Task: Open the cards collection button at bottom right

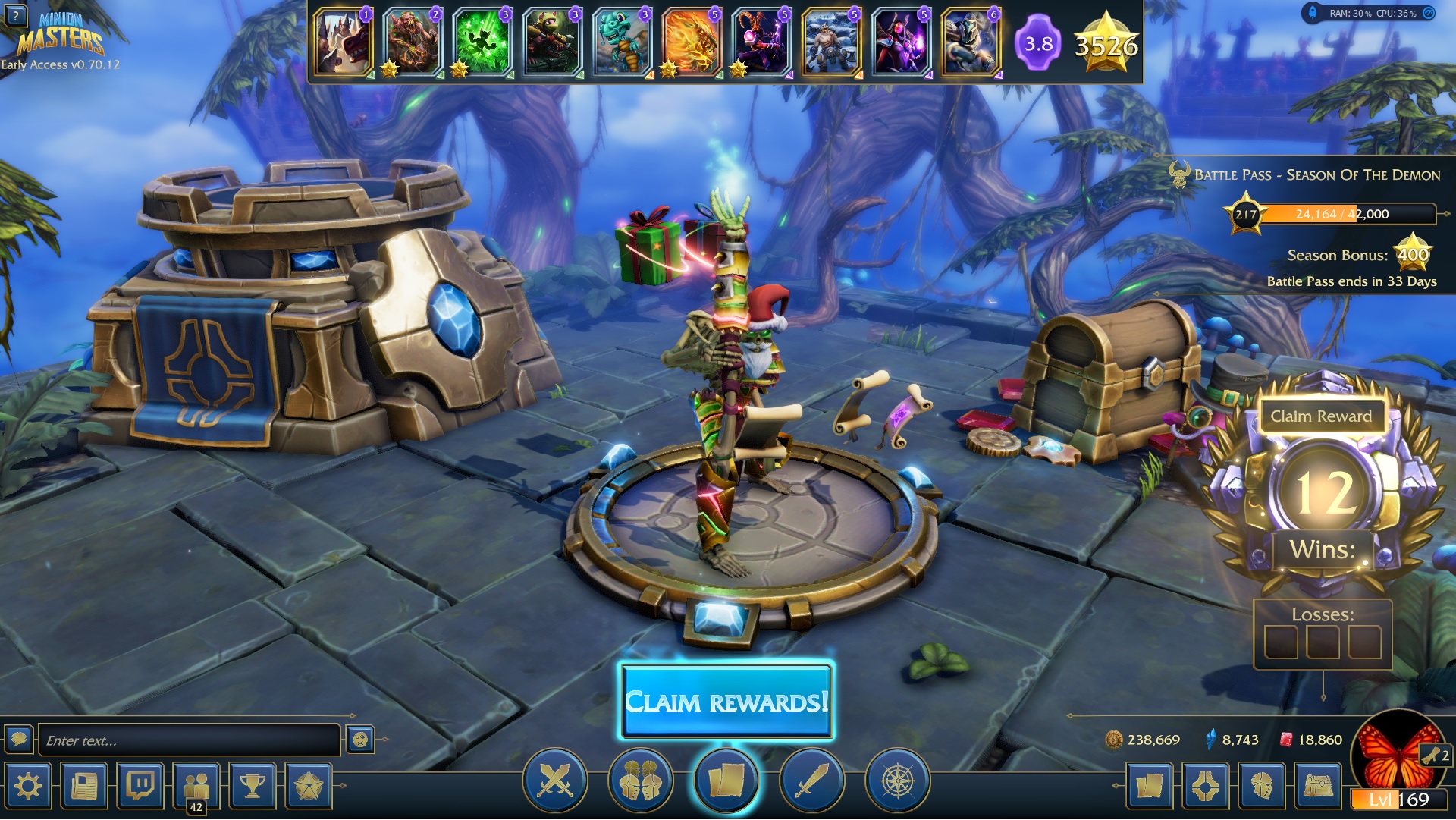Action: click(1149, 786)
